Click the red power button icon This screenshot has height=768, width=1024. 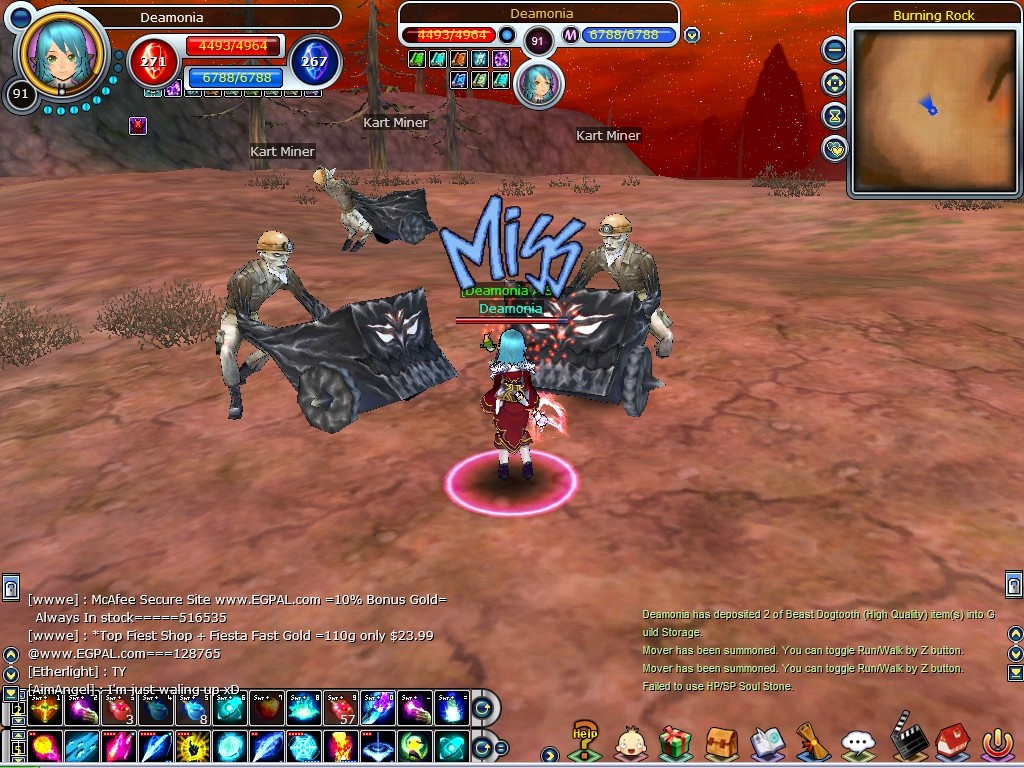(x=997, y=743)
